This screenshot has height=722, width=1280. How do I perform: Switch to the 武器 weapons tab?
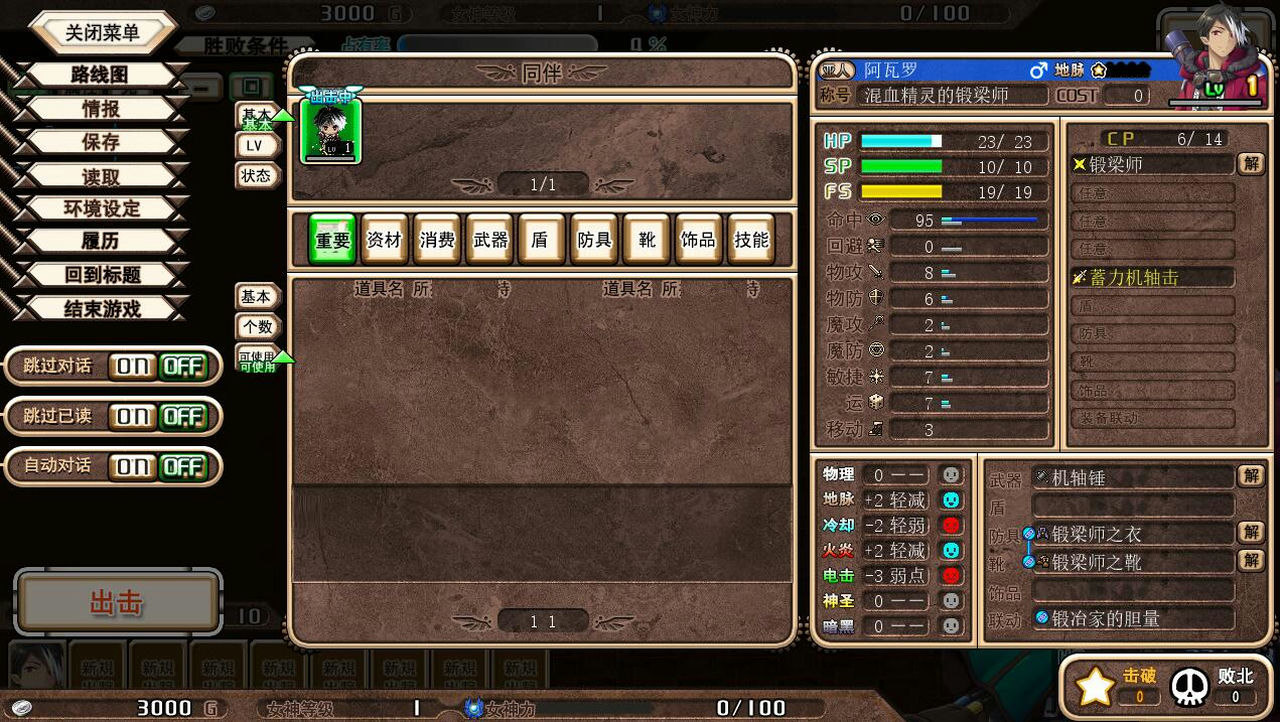tap(490, 240)
